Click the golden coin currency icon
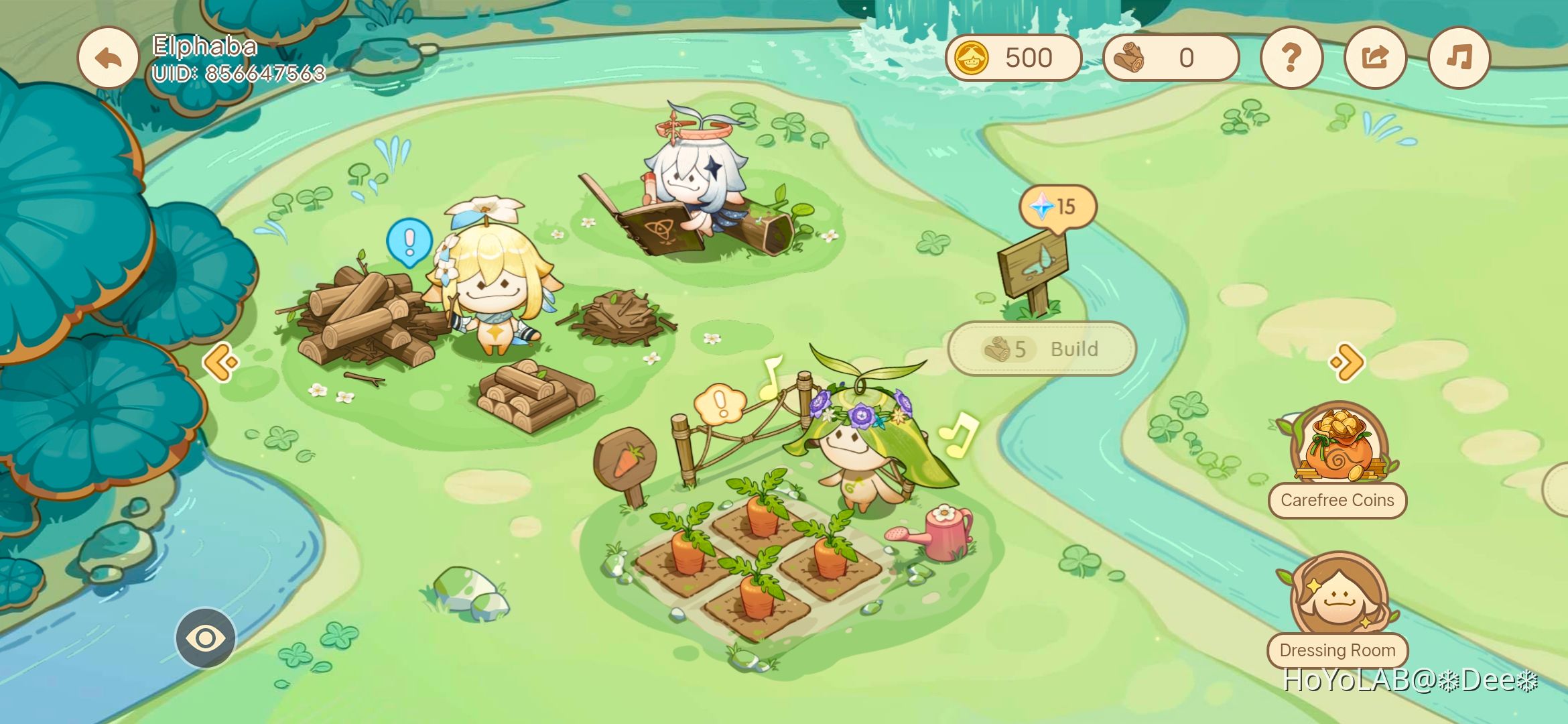Image resolution: width=1568 pixels, height=724 pixels. coord(970,58)
